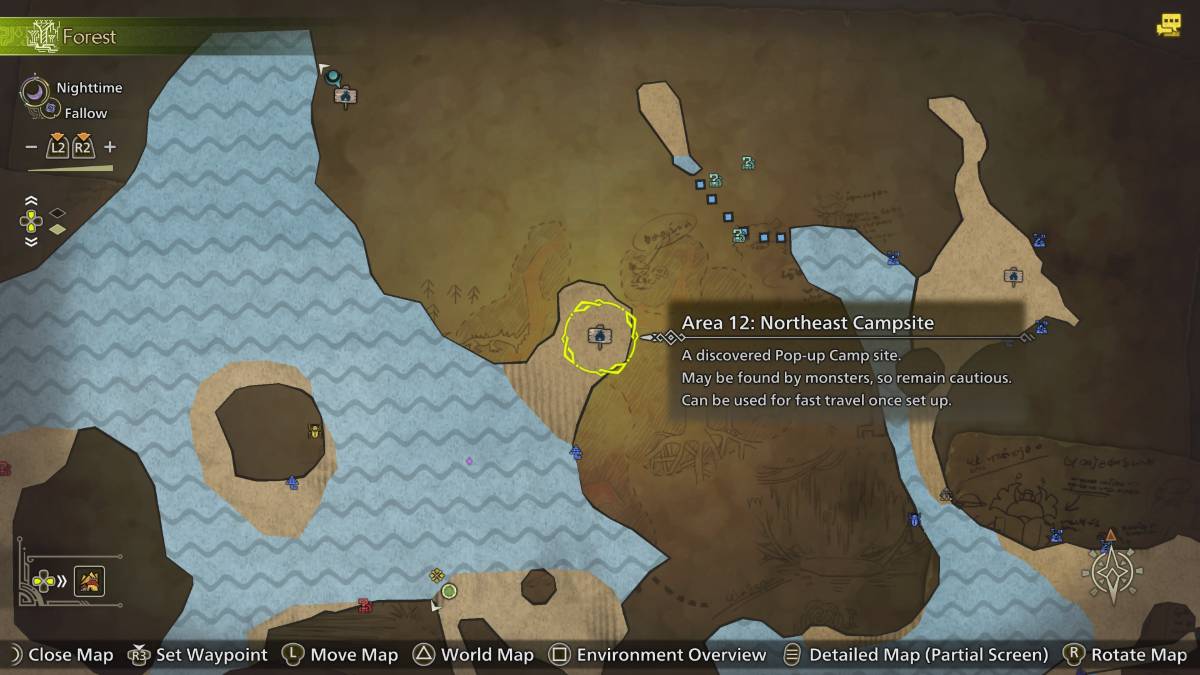Open the base camp tent shortcut icon
The height and width of the screenshot is (675, 1200).
pos(89,580)
